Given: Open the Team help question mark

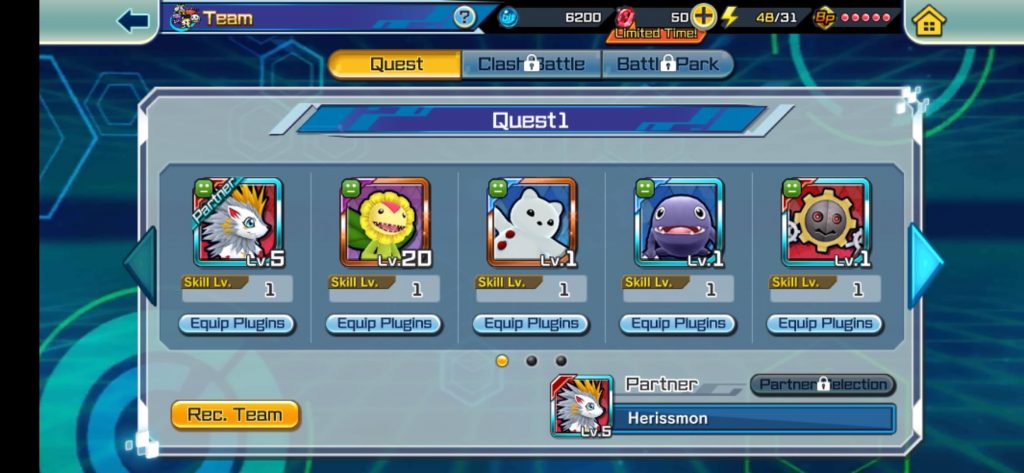Looking at the screenshot, I should coord(464,17).
